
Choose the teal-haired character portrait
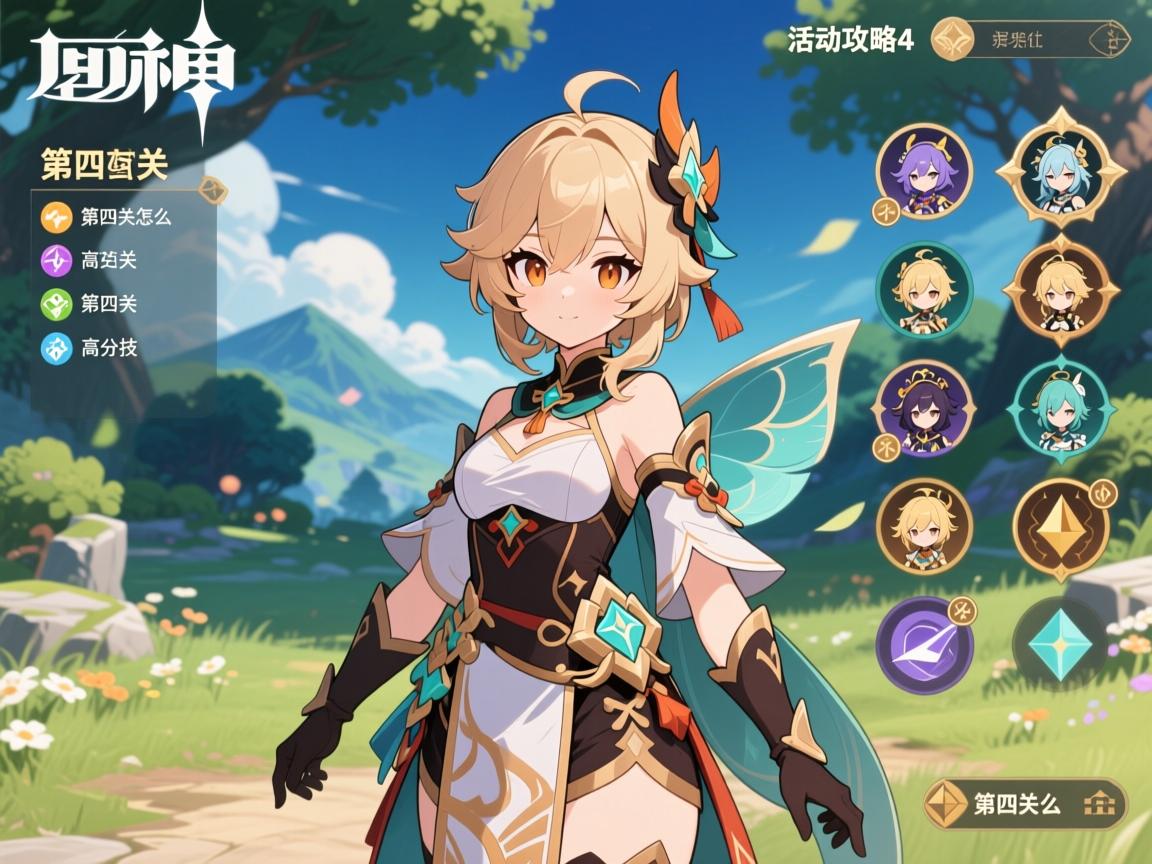pos(1061,409)
